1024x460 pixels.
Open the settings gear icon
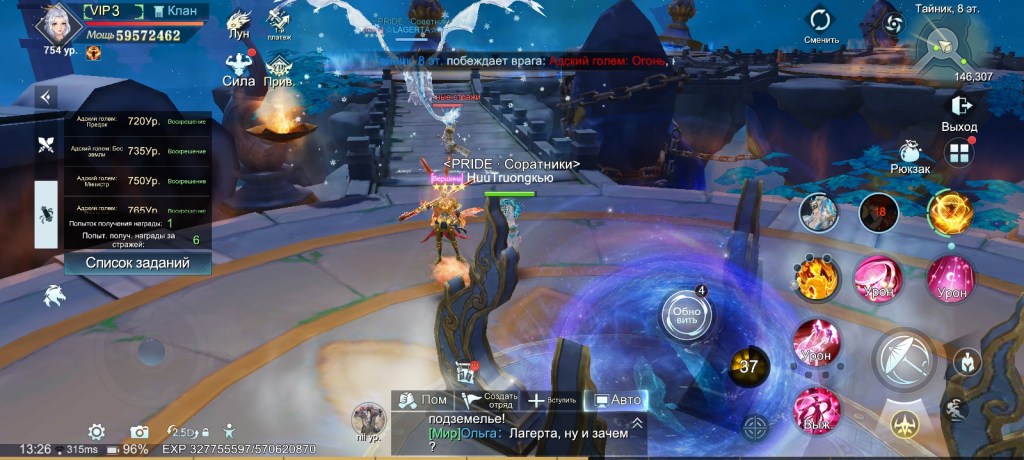(96, 432)
